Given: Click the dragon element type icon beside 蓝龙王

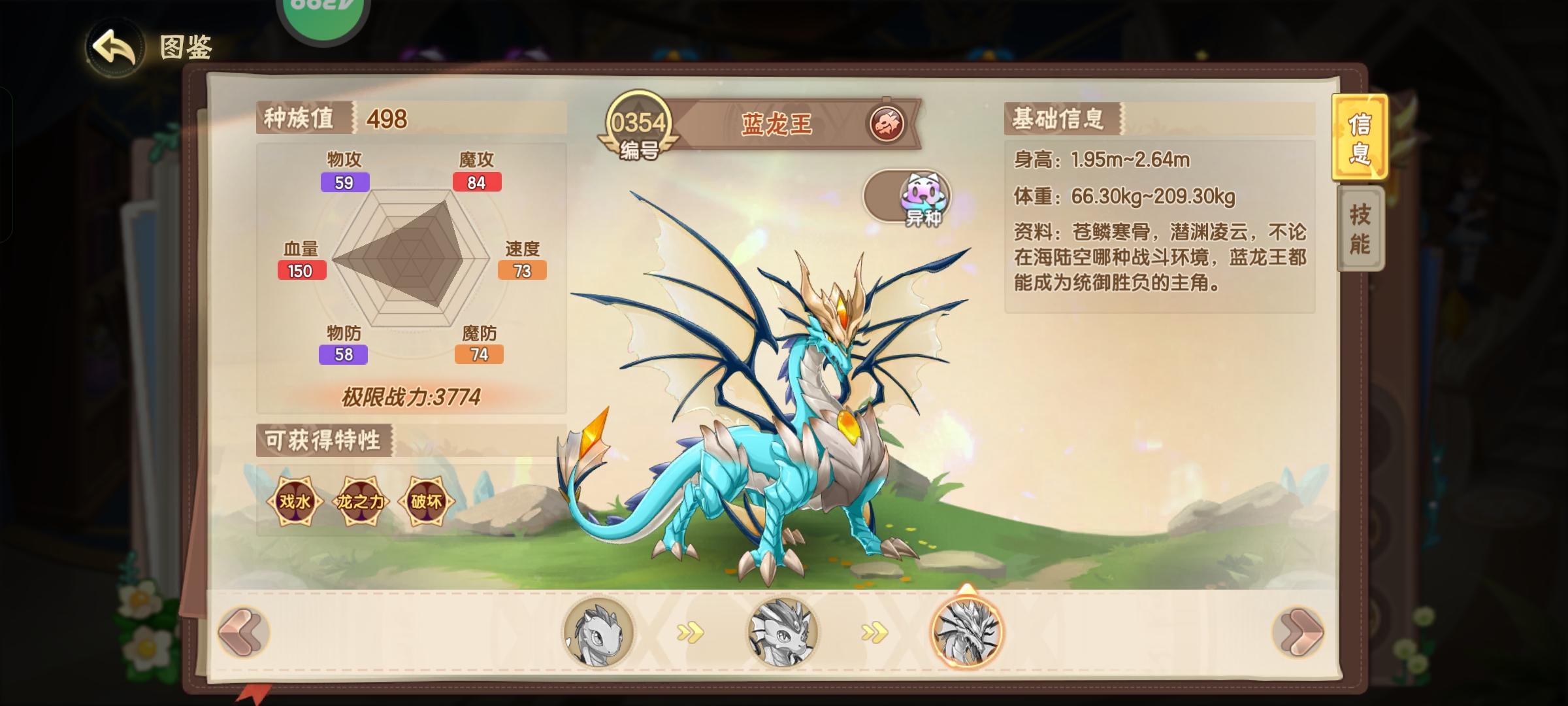Looking at the screenshot, I should coord(887,124).
